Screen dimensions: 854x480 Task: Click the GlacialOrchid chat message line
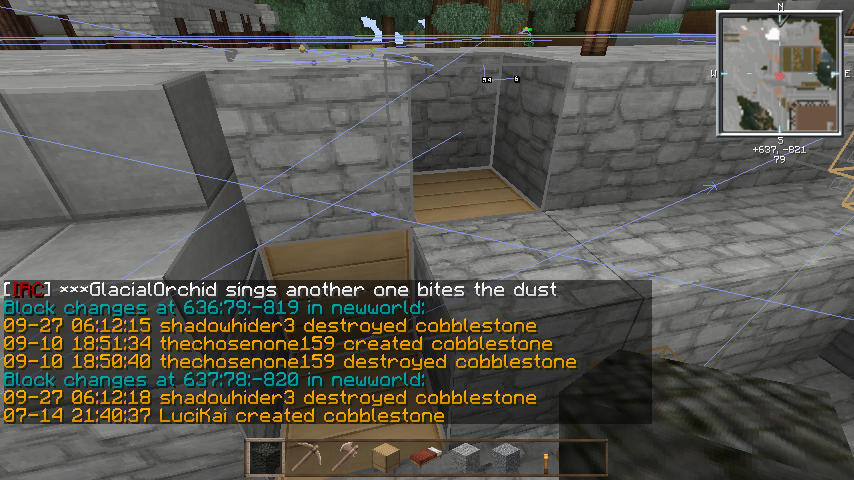[280, 290]
